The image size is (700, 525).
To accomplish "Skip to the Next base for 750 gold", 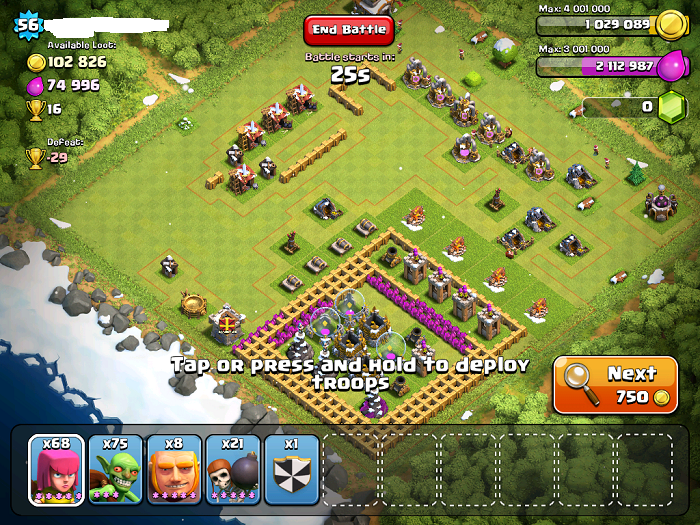I will pos(614,385).
